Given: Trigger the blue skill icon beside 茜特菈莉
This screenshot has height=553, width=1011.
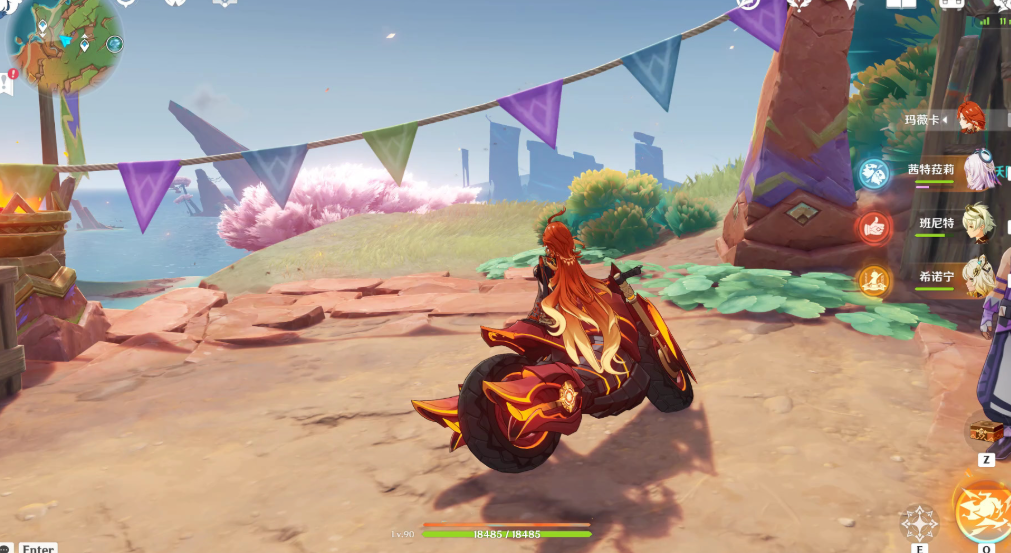Looking at the screenshot, I should pos(874,174).
